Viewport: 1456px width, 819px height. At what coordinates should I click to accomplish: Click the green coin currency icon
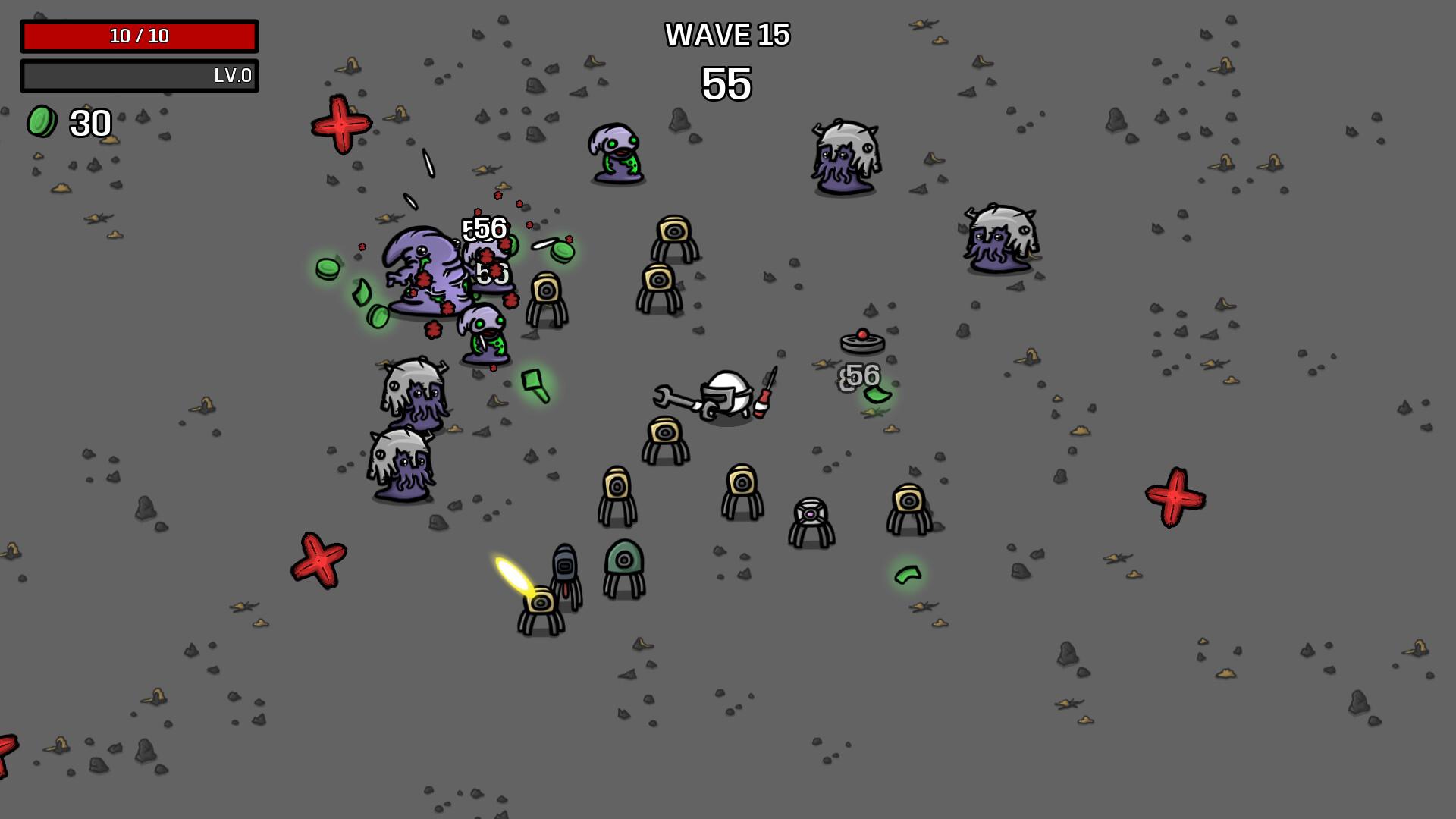pyautogui.click(x=42, y=121)
